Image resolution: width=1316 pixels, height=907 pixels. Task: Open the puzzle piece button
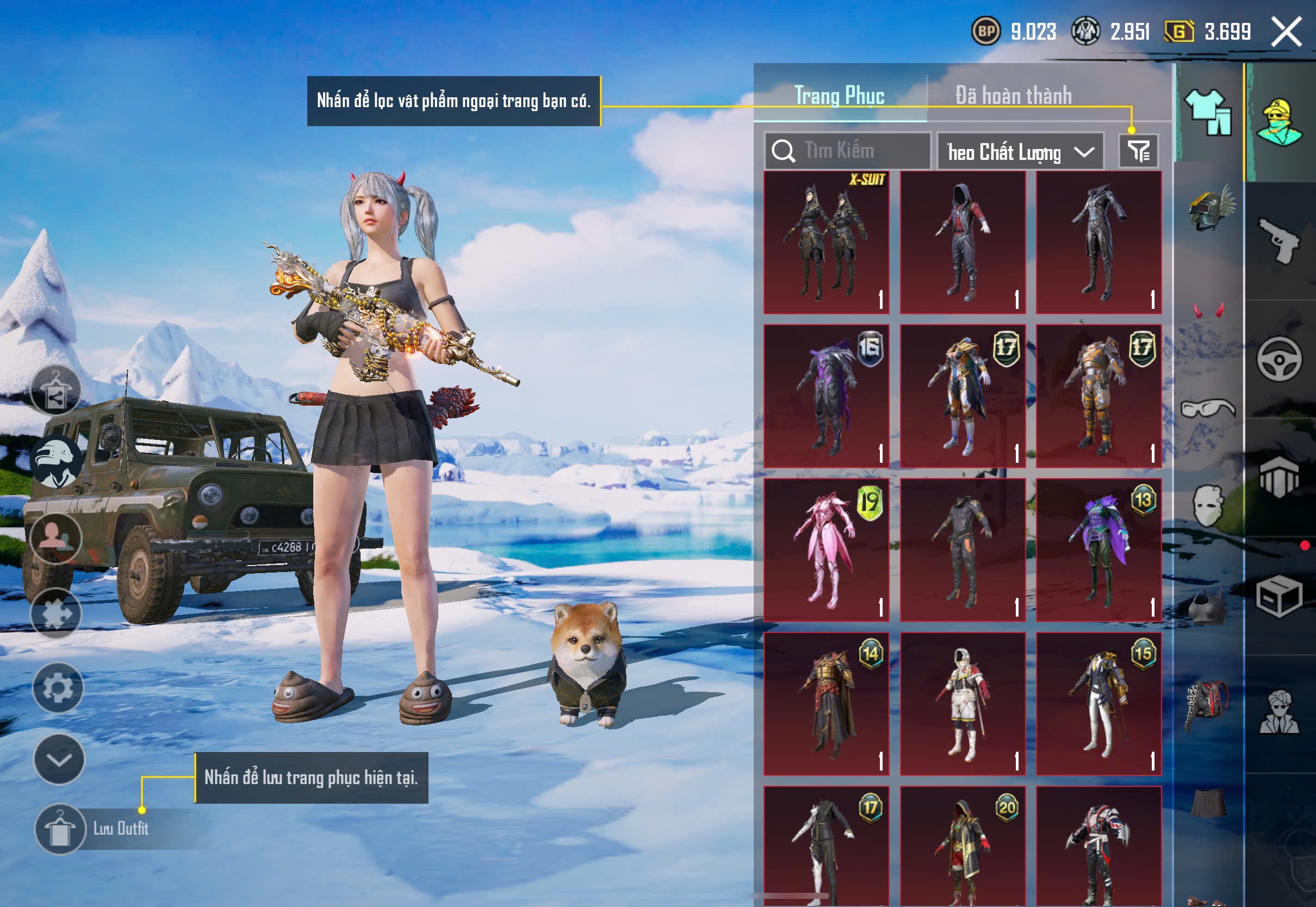coord(56,613)
